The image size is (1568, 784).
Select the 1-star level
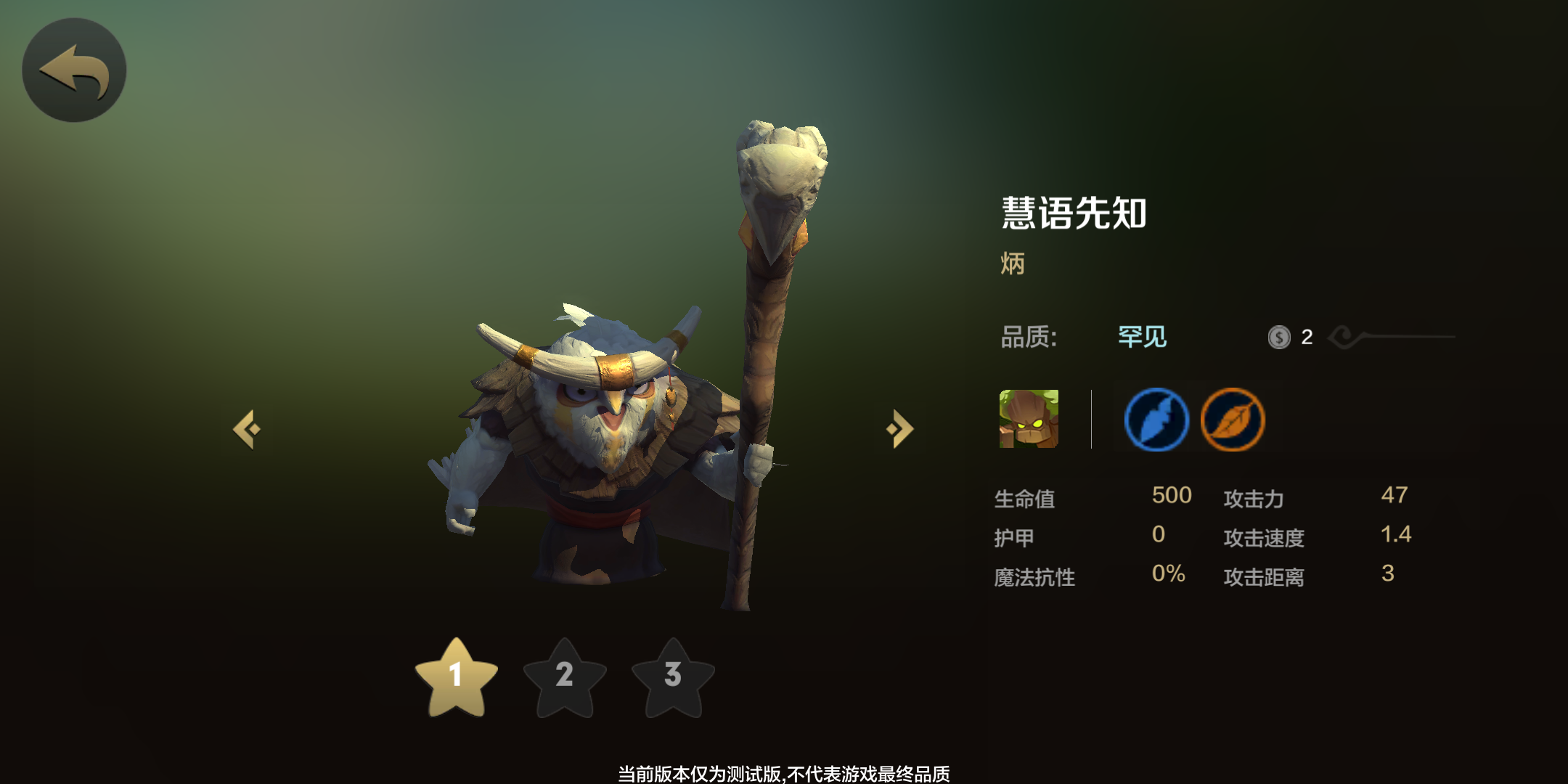[456, 677]
